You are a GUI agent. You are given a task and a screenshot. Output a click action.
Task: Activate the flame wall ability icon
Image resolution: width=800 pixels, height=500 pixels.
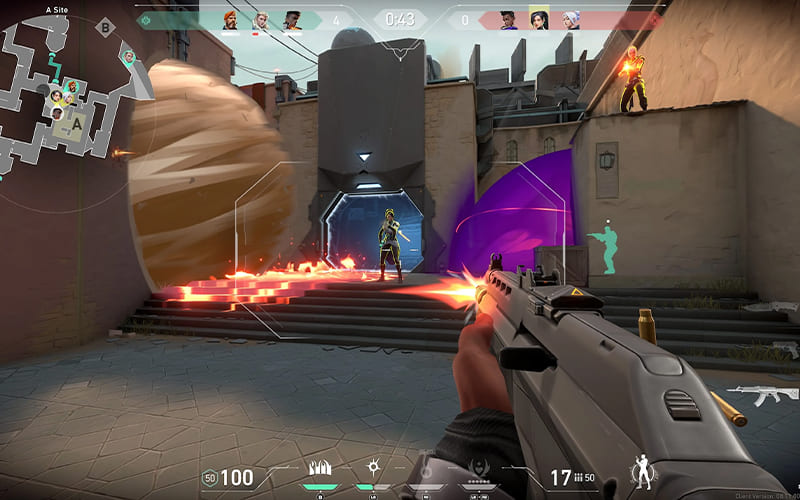point(323,468)
